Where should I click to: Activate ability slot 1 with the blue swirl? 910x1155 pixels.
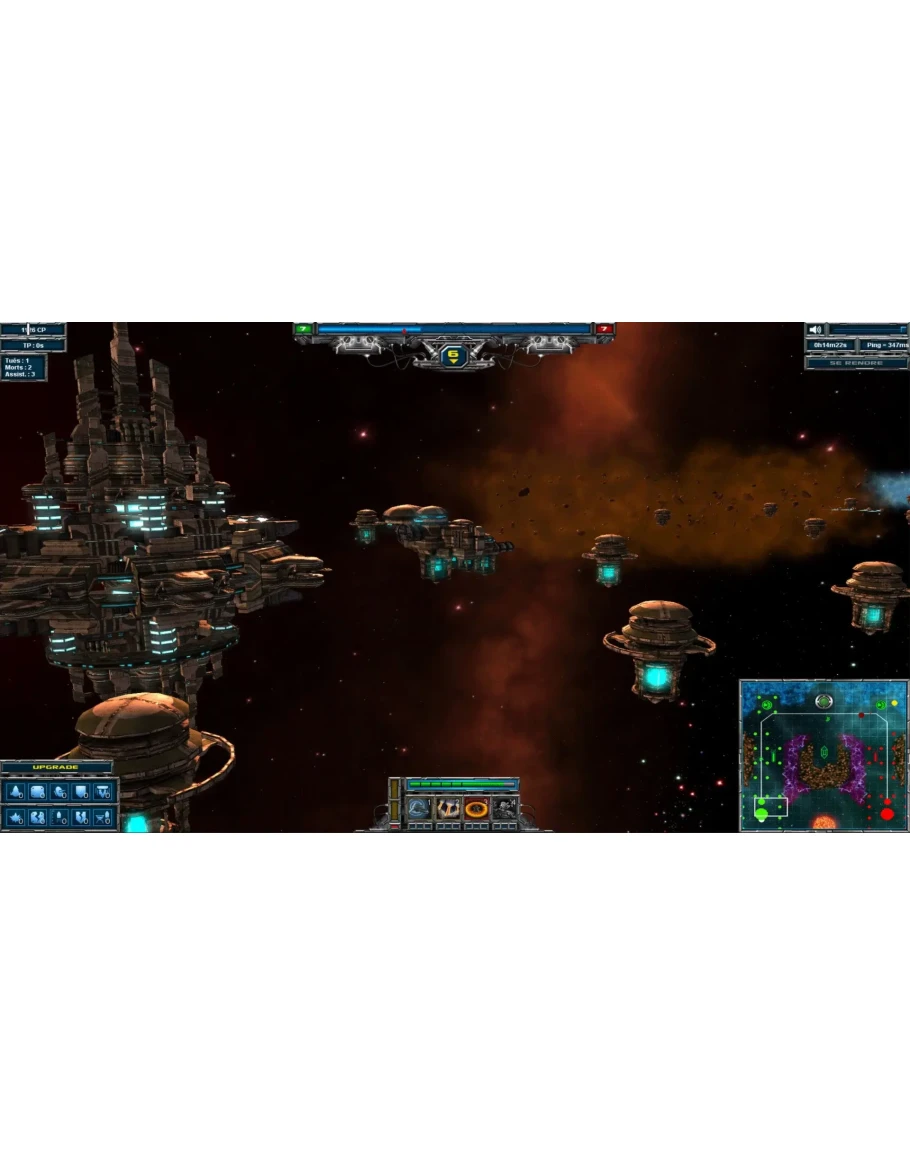click(420, 809)
